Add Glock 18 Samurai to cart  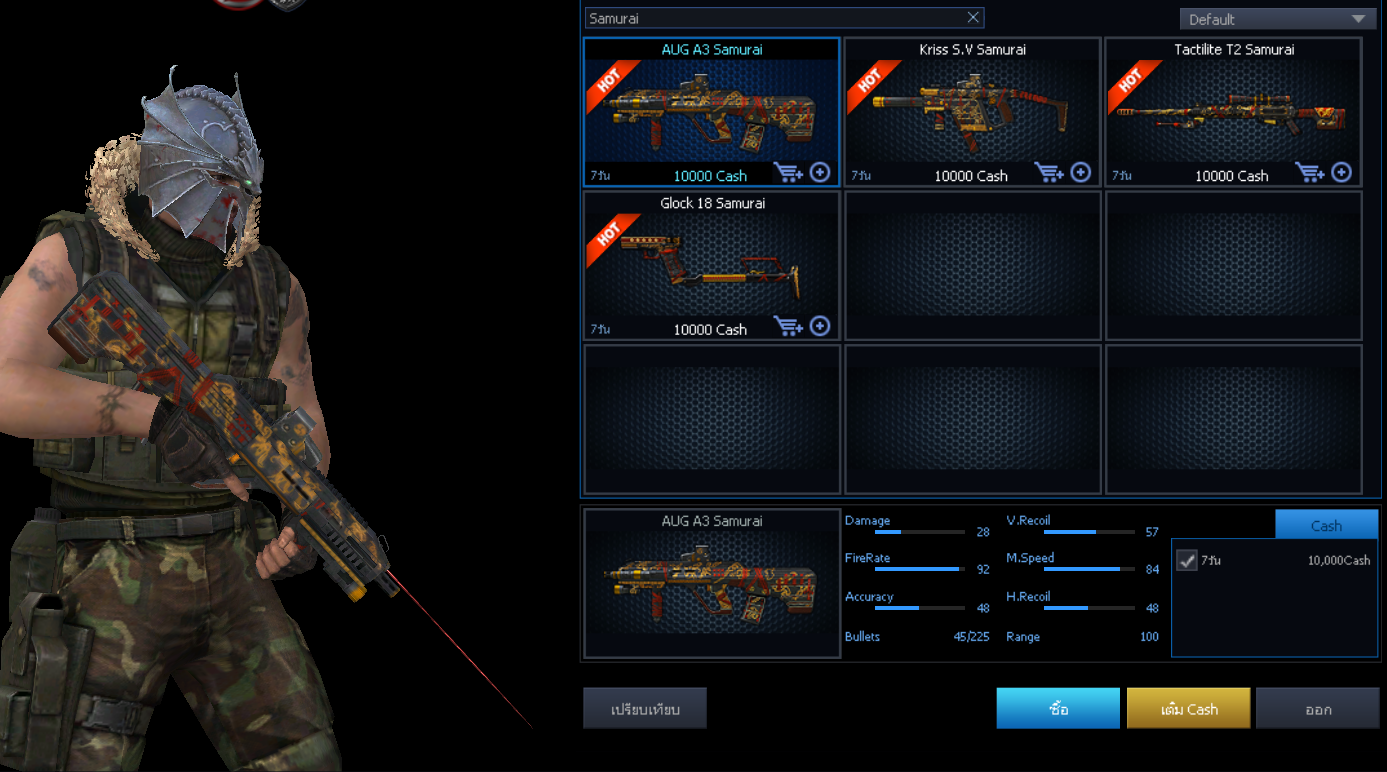pyautogui.click(x=788, y=327)
